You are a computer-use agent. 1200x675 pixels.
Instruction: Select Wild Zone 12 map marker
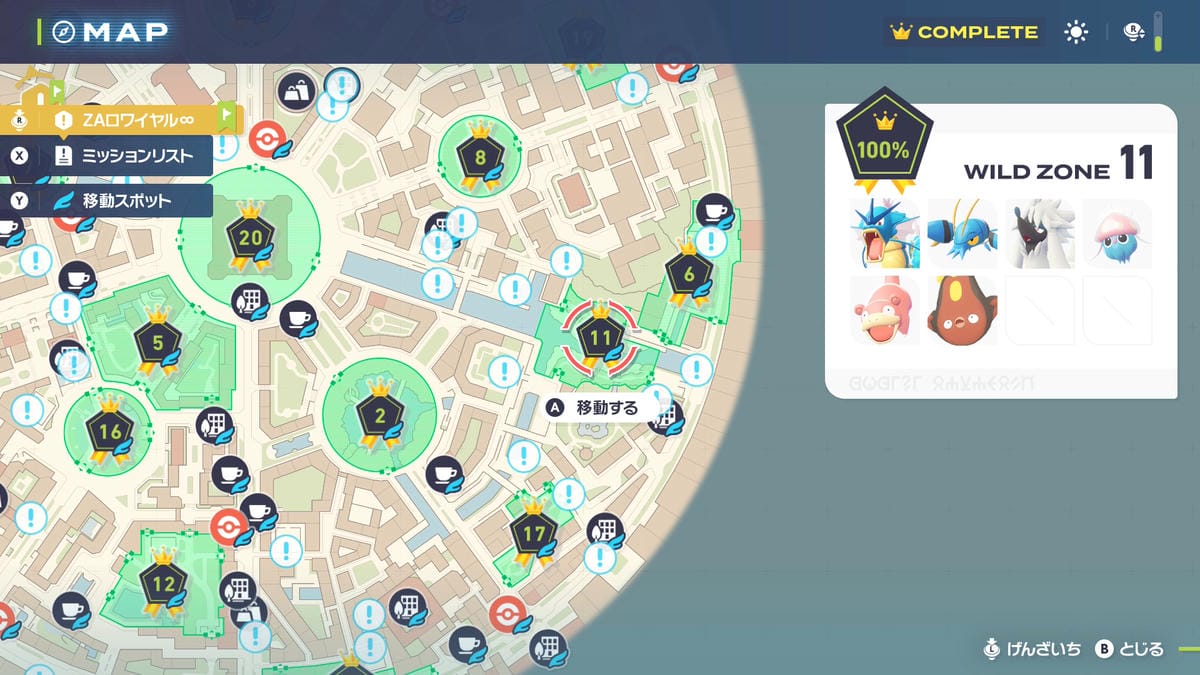163,581
